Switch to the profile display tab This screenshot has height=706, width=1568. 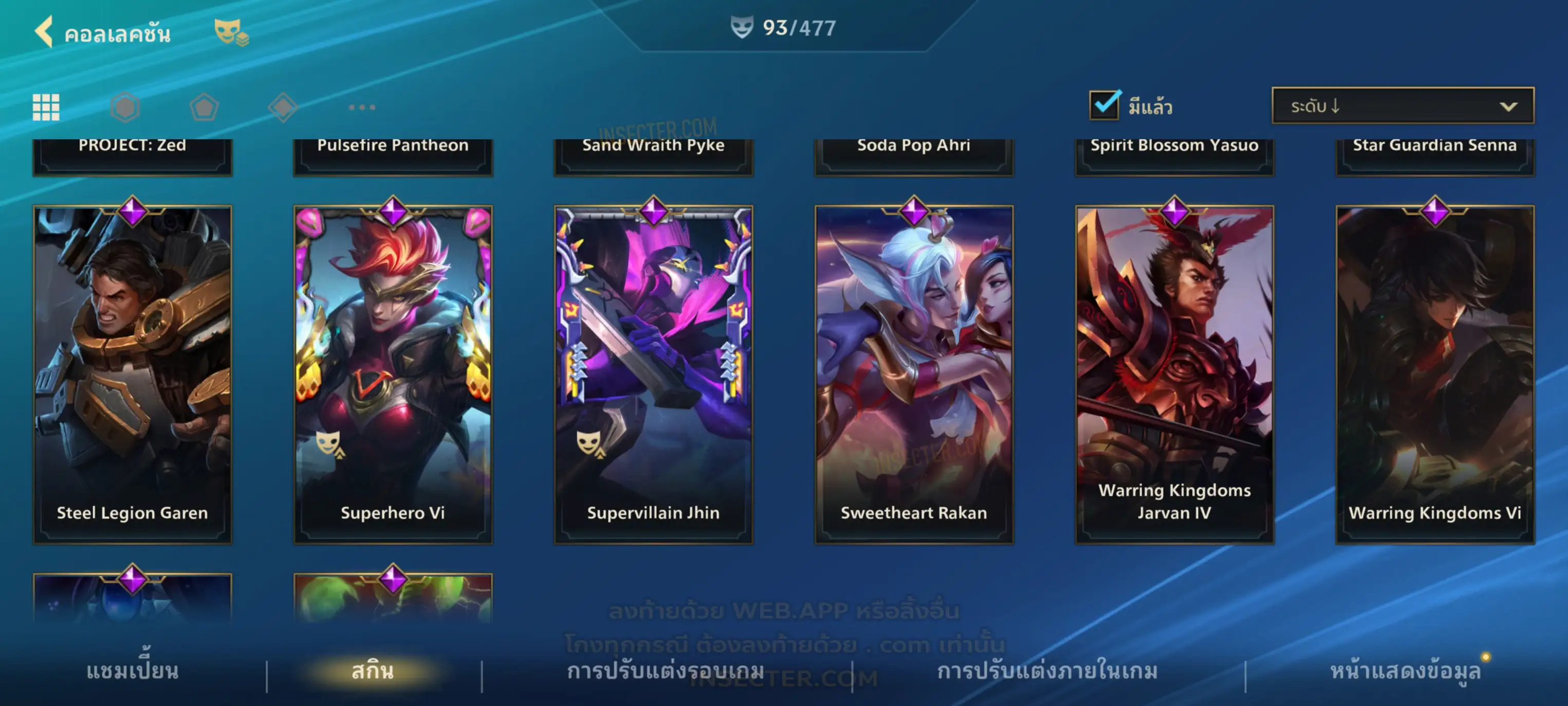pyautogui.click(x=1405, y=671)
